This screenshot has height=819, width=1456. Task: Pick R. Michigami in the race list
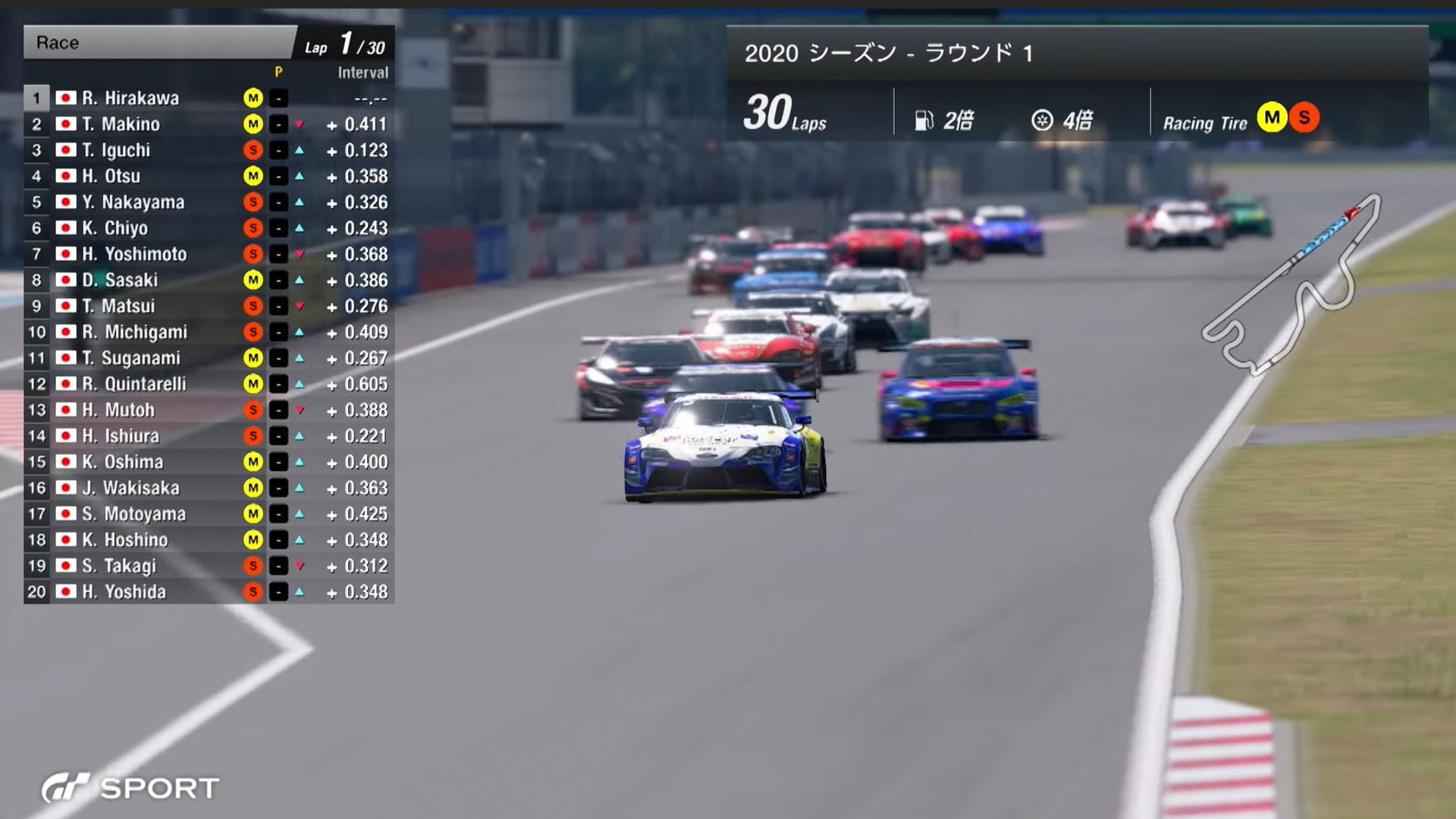pyautogui.click(x=134, y=332)
